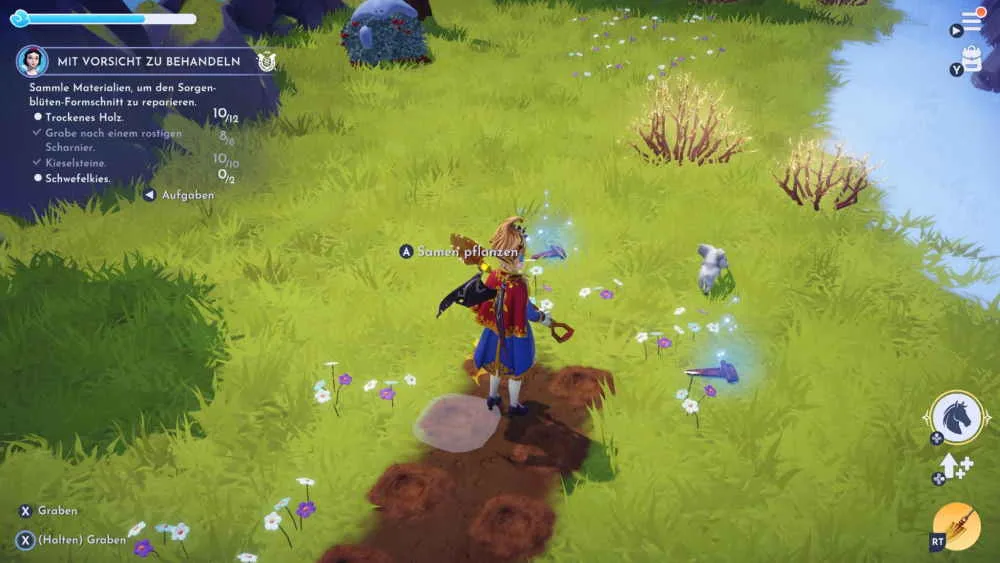Screen dimensions: 1000x563
Task: Activate the golden shovel tool button
Action: 956,526
